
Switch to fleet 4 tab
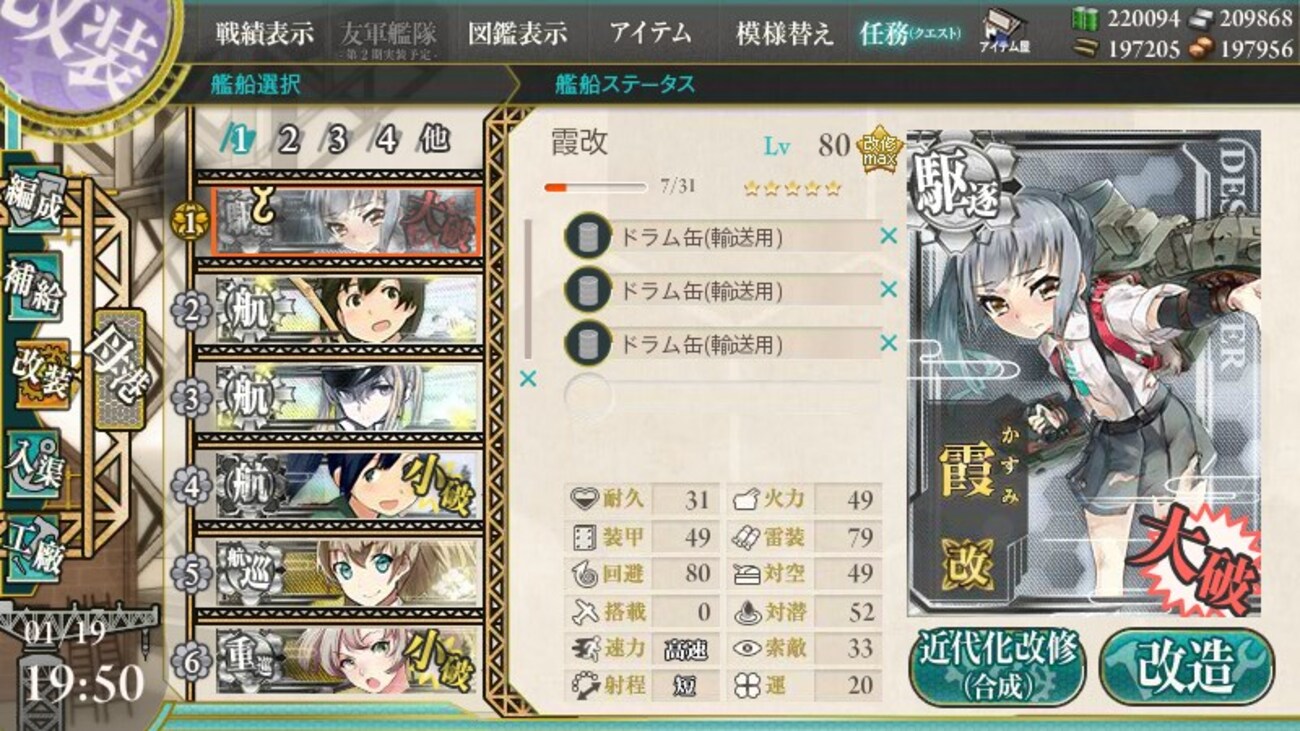click(x=385, y=141)
